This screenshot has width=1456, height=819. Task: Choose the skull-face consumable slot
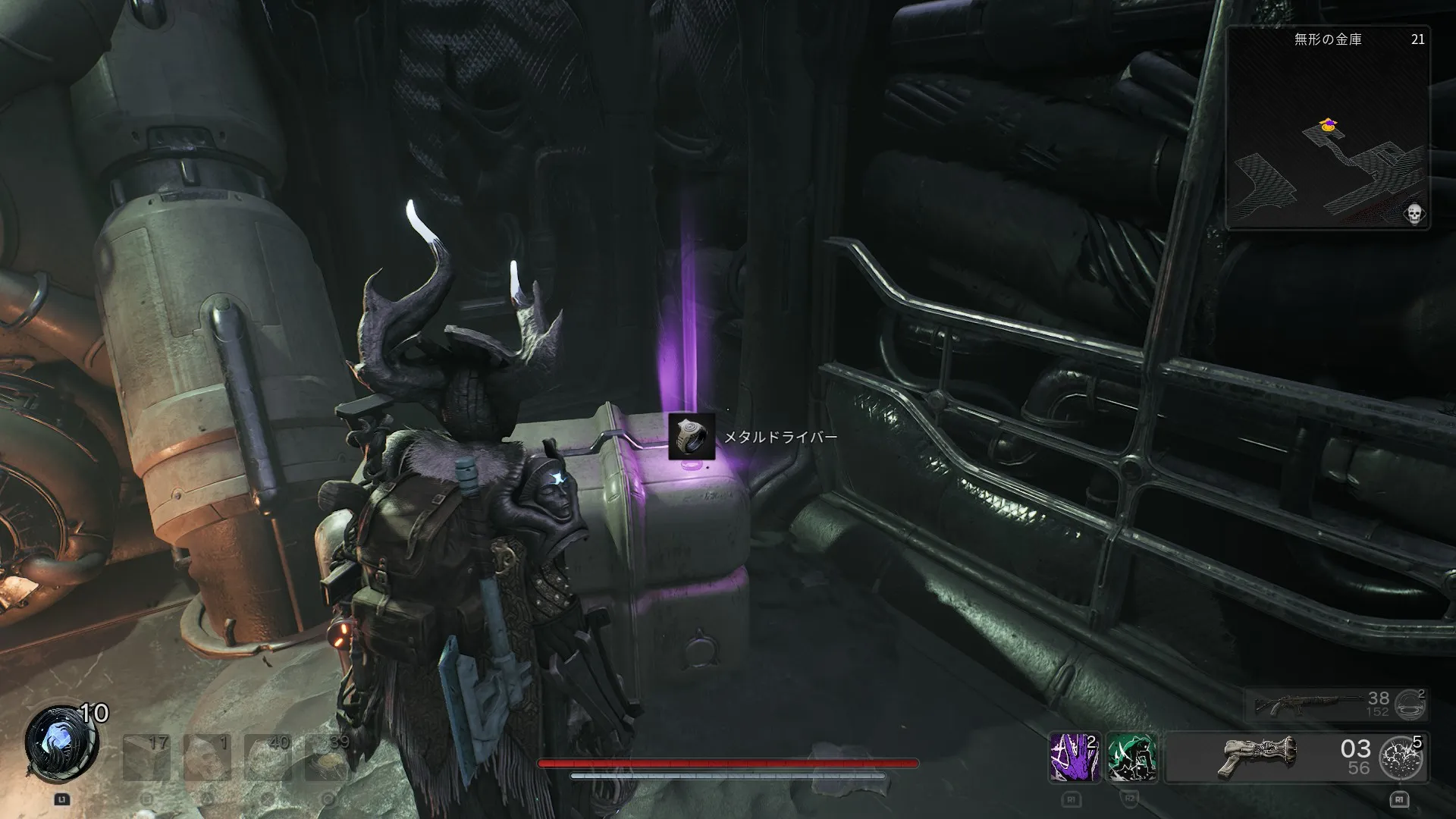[x=206, y=757]
